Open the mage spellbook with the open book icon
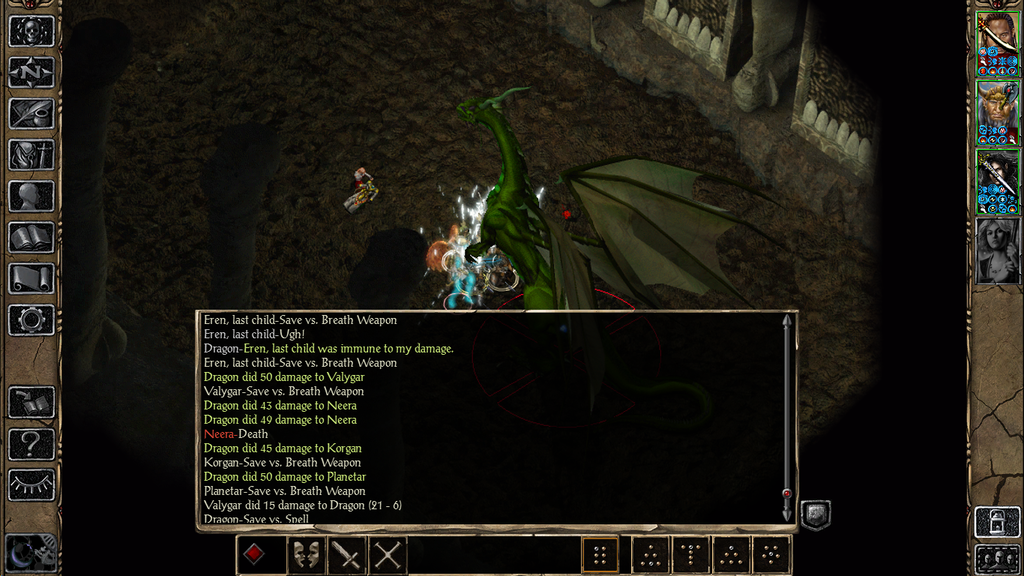 31,237
